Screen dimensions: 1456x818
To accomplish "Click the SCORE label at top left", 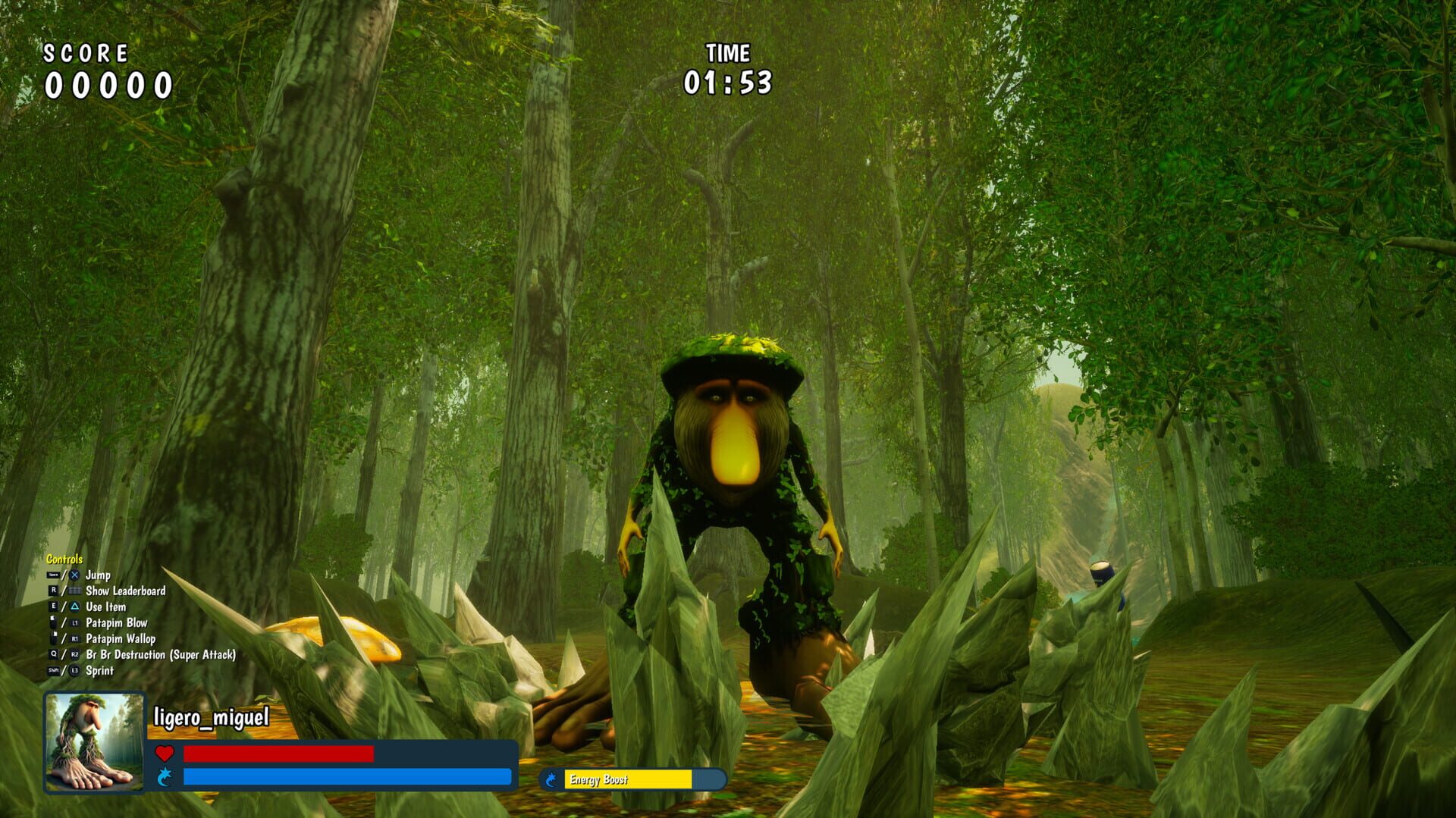I will coord(86,53).
